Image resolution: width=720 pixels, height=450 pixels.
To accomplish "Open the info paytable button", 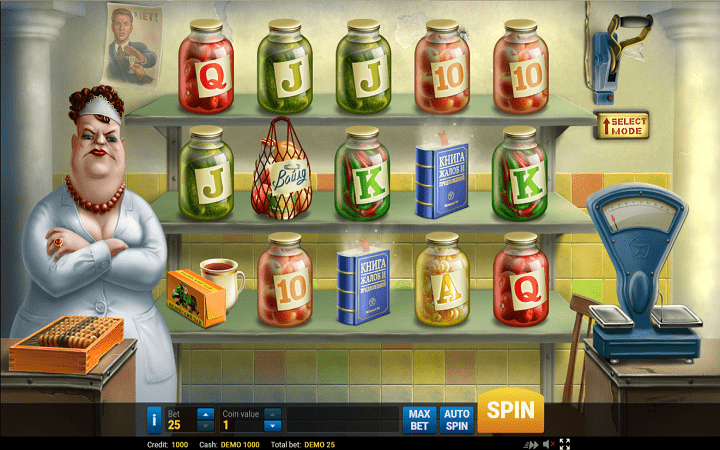I will point(154,418).
